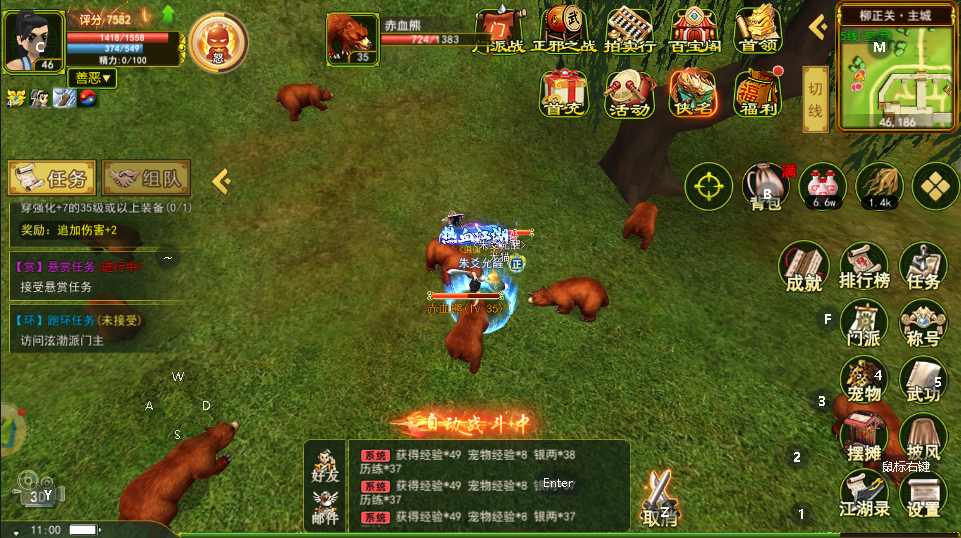Open the 排行榜 leaderboard
The width and height of the screenshot is (961, 538).
coord(864,267)
